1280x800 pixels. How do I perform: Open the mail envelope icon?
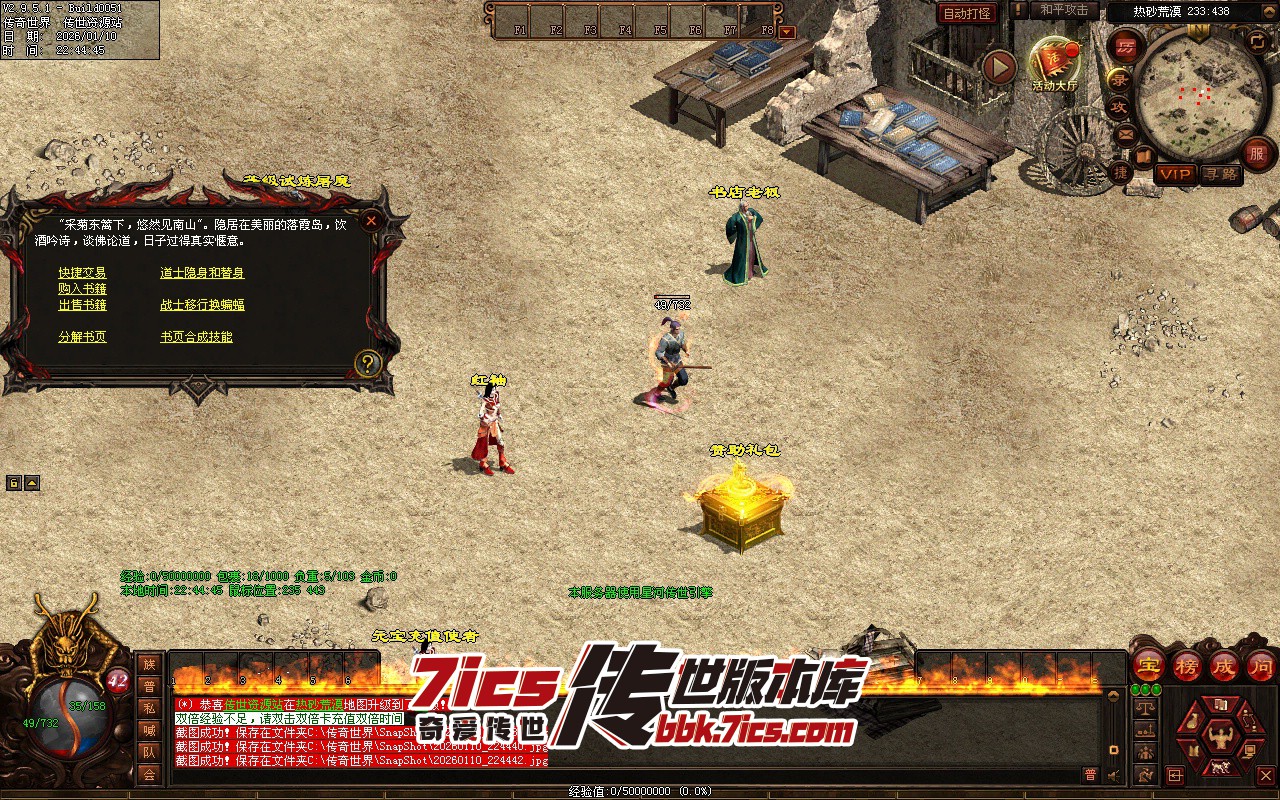point(1127,133)
